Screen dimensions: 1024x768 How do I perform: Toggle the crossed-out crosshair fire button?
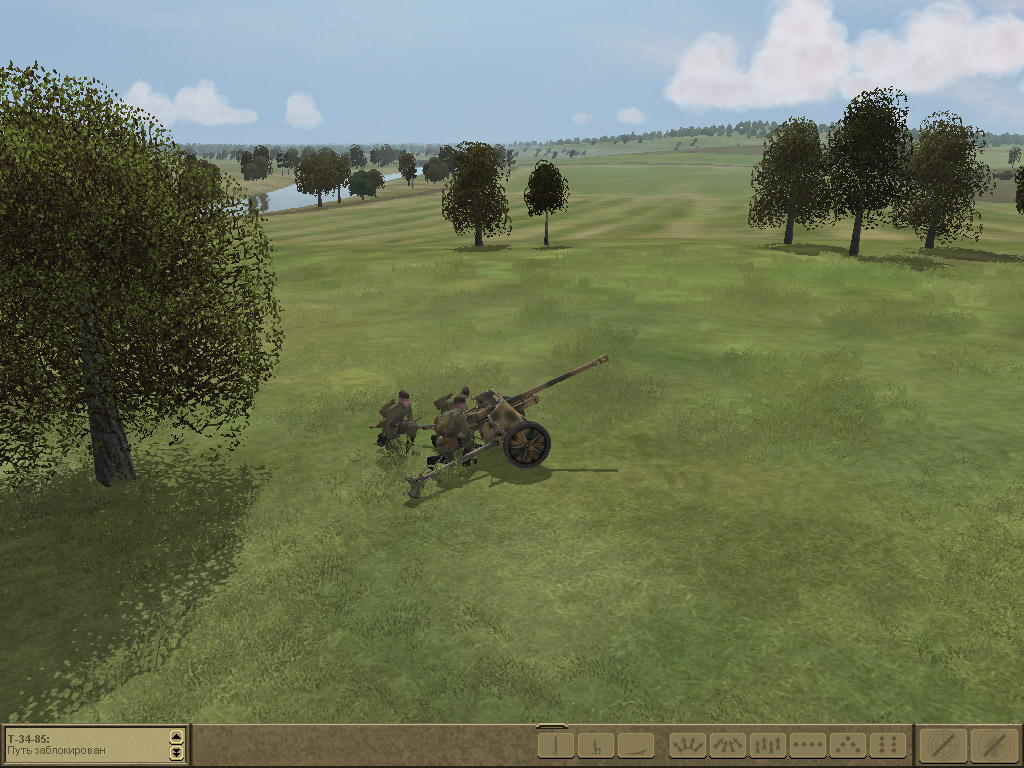(x=943, y=745)
